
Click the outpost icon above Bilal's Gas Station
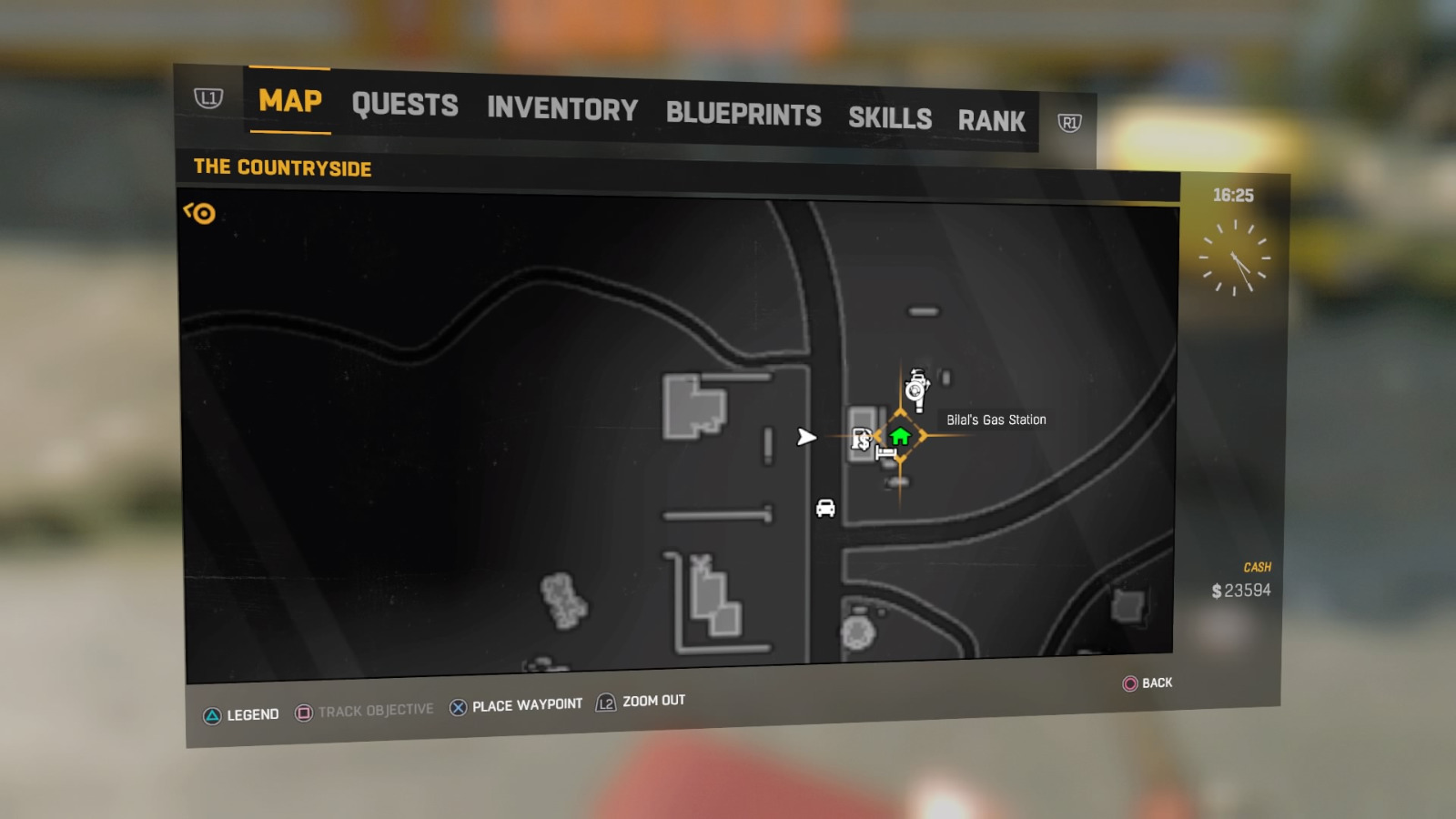tap(917, 387)
